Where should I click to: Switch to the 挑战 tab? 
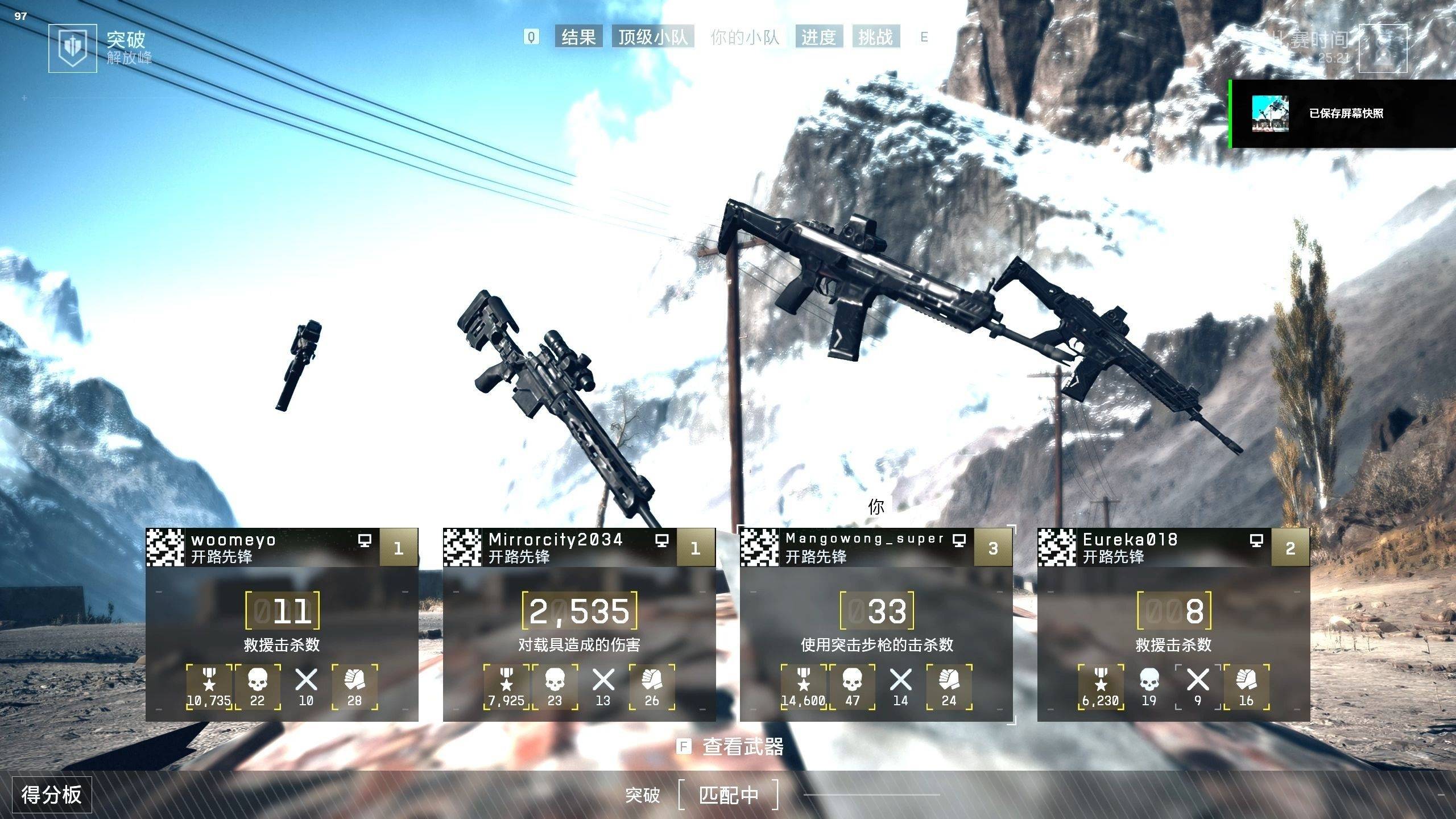pos(876,38)
